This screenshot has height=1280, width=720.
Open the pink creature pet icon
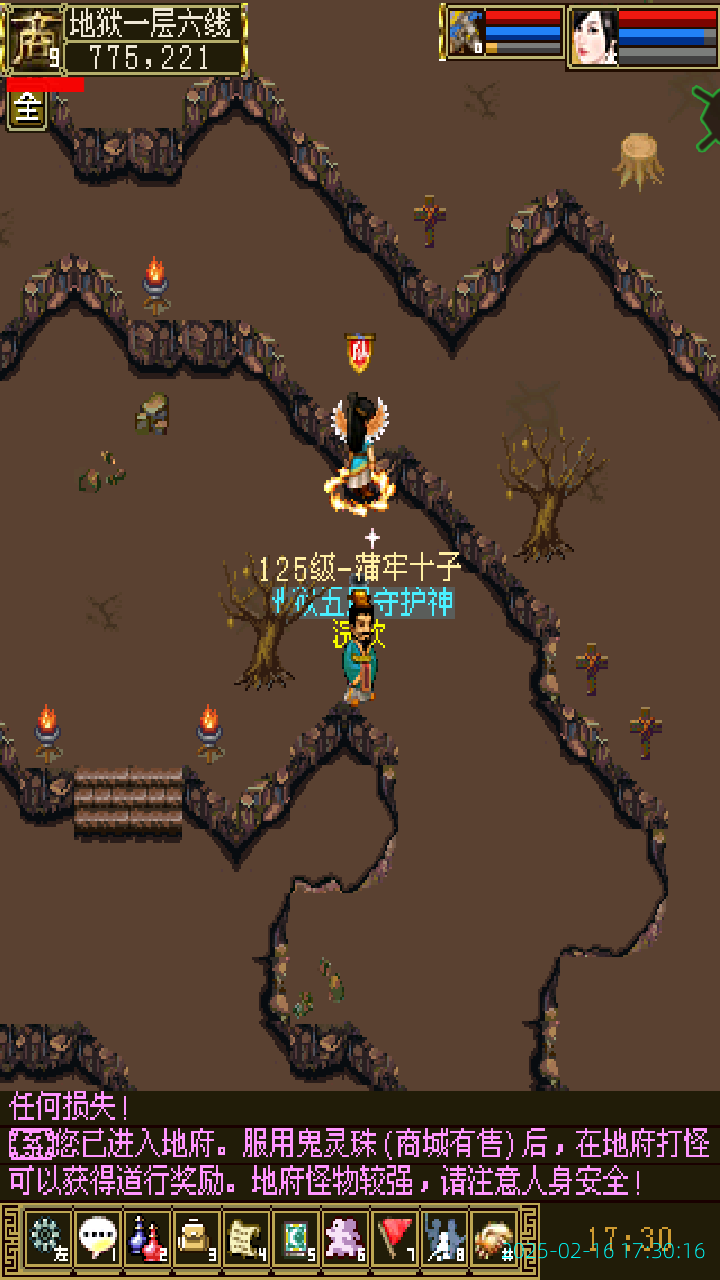pos(345,1239)
